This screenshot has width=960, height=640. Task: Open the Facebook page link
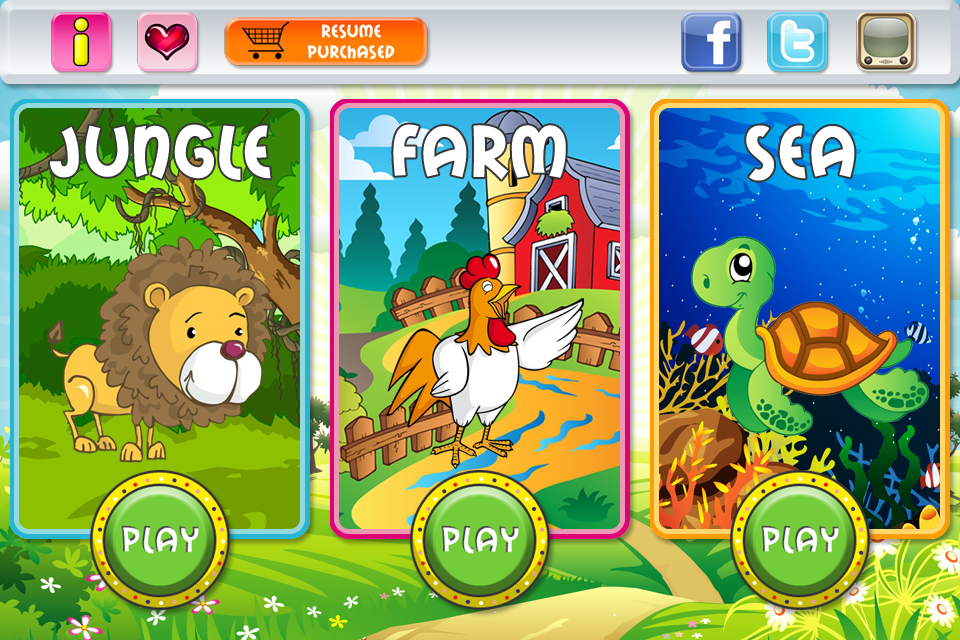click(x=711, y=42)
